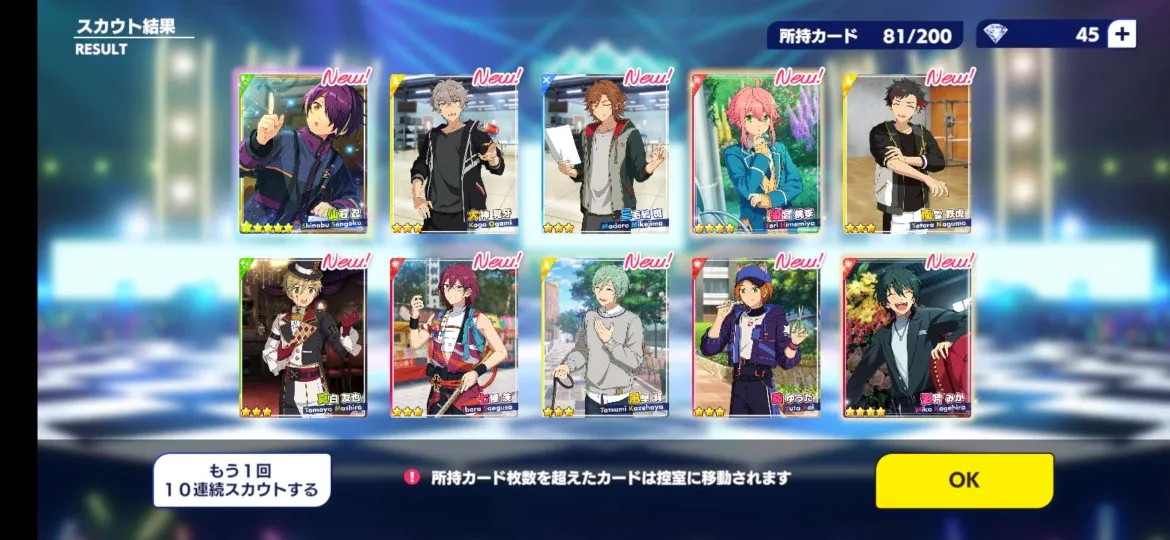Scout ten more times with もう1回 button
The height and width of the screenshot is (540, 1170).
pos(241,480)
